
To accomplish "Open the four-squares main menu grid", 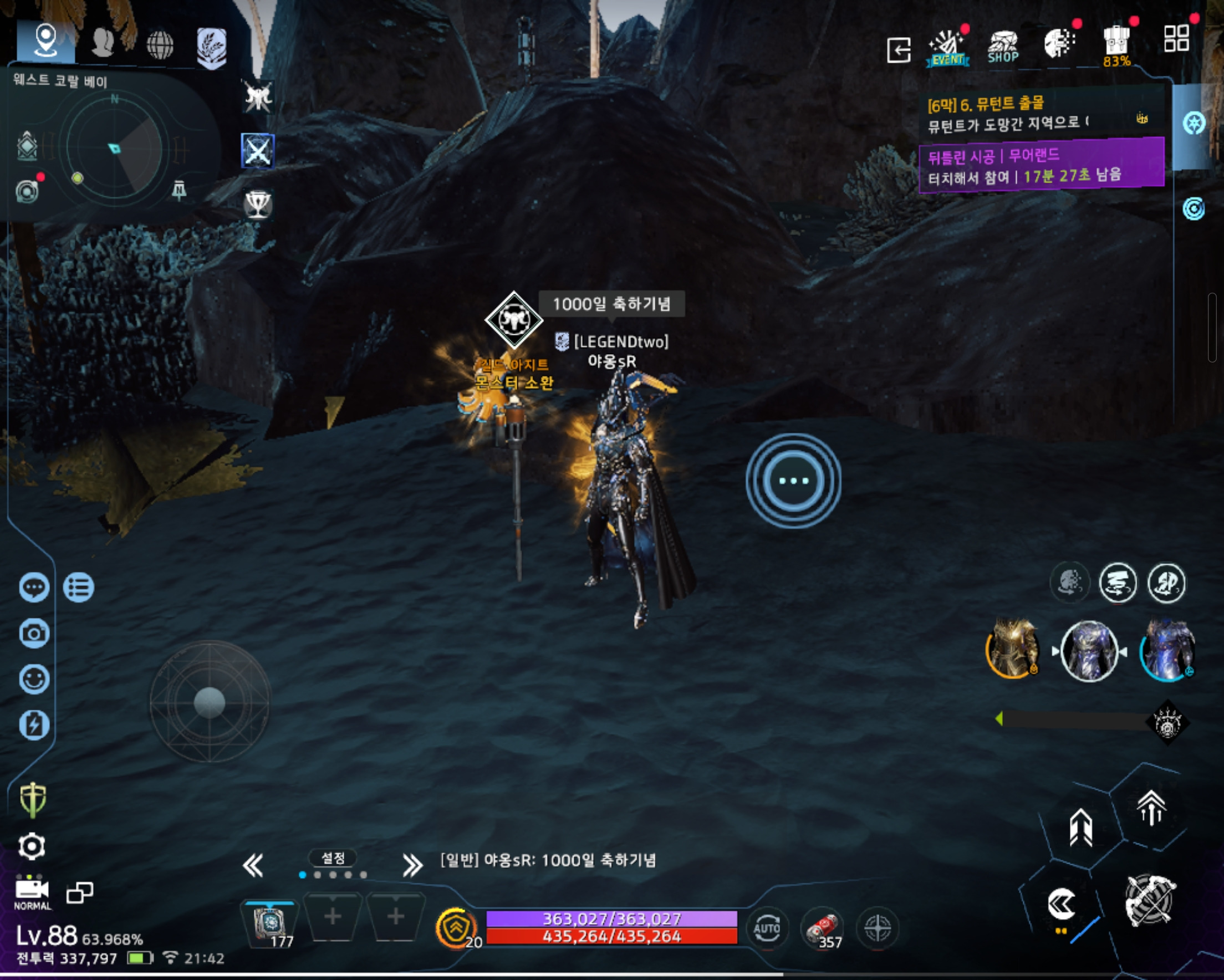I will [1176, 39].
